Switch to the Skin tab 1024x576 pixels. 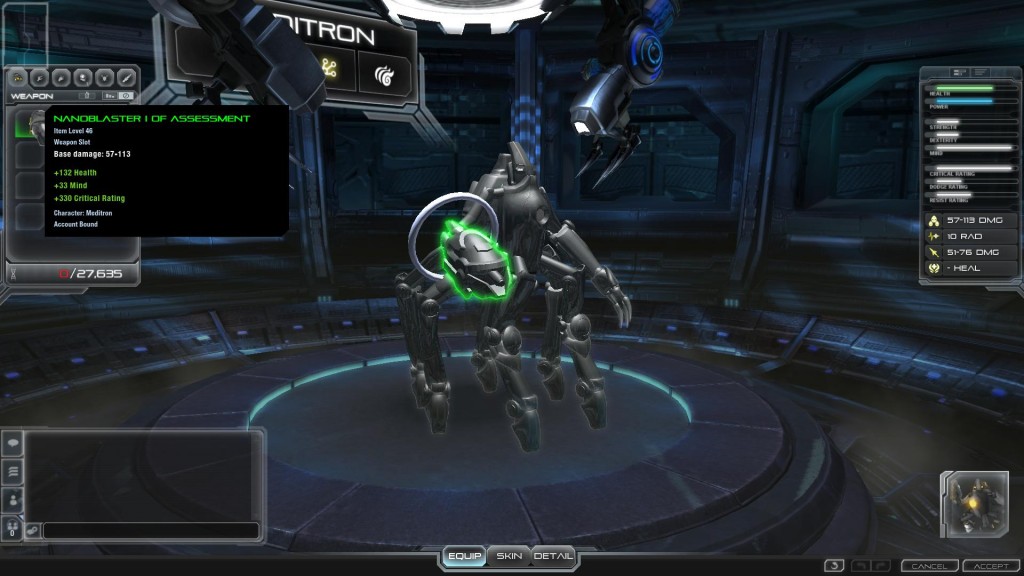[x=509, y=556]
